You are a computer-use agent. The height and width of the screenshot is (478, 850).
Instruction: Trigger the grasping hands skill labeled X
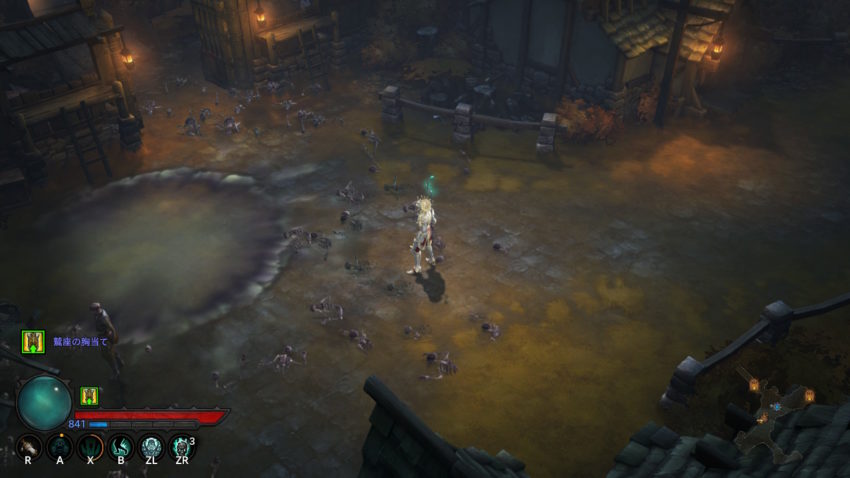[90, 445]
